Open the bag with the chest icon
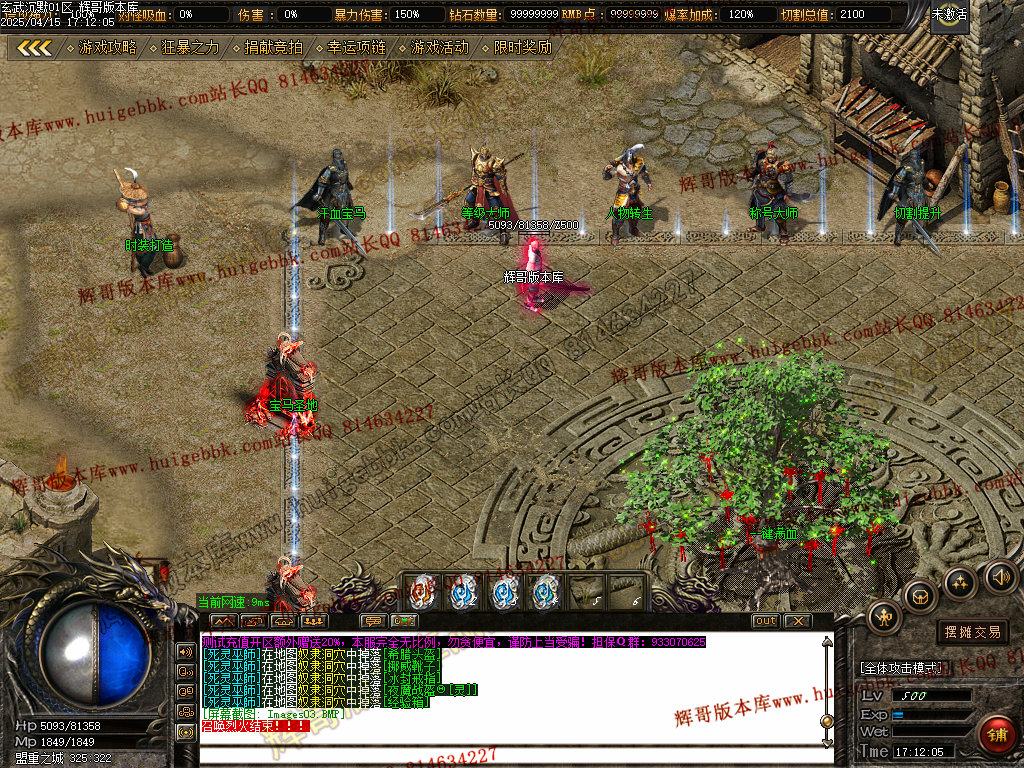 click(920, 597)
